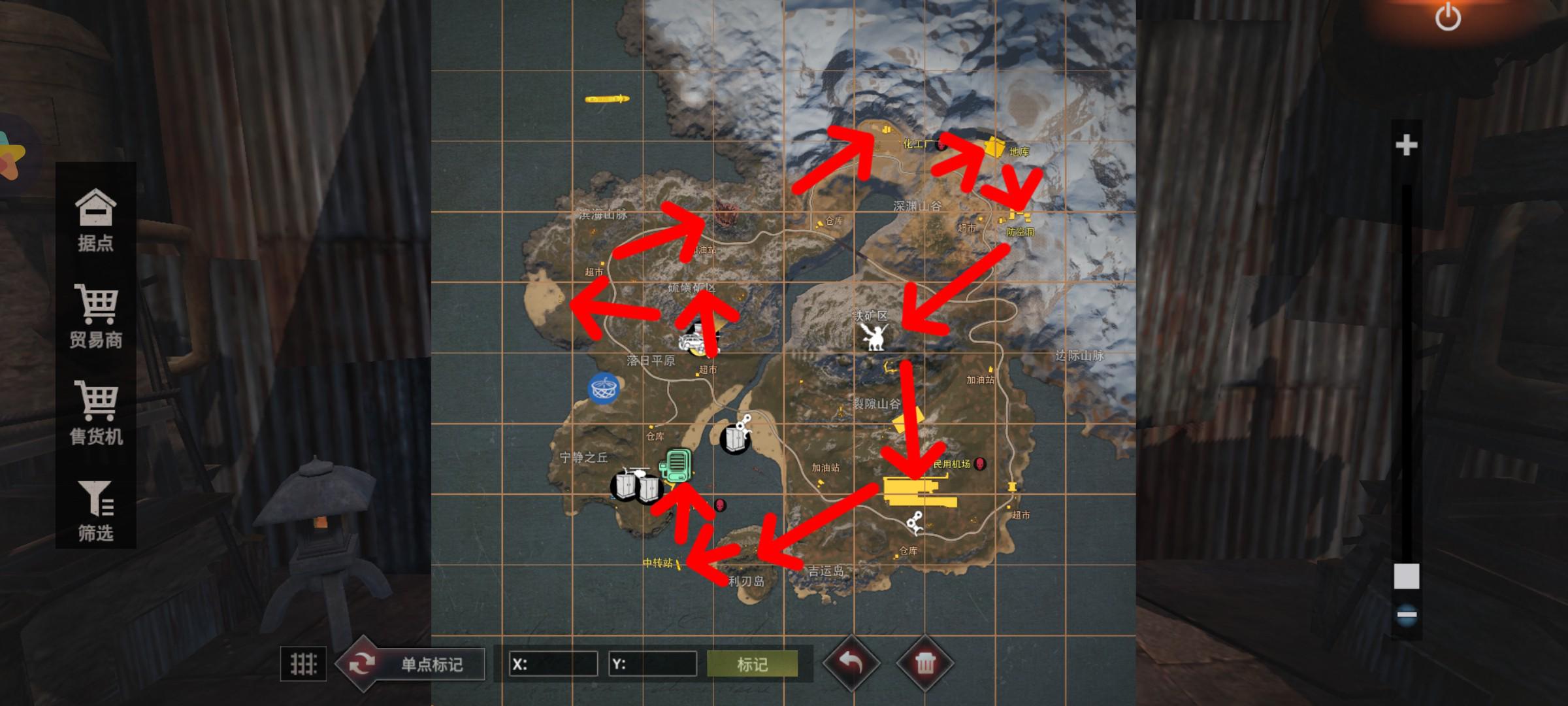Select the 售货机 vending machine entry

pos(96,413)
